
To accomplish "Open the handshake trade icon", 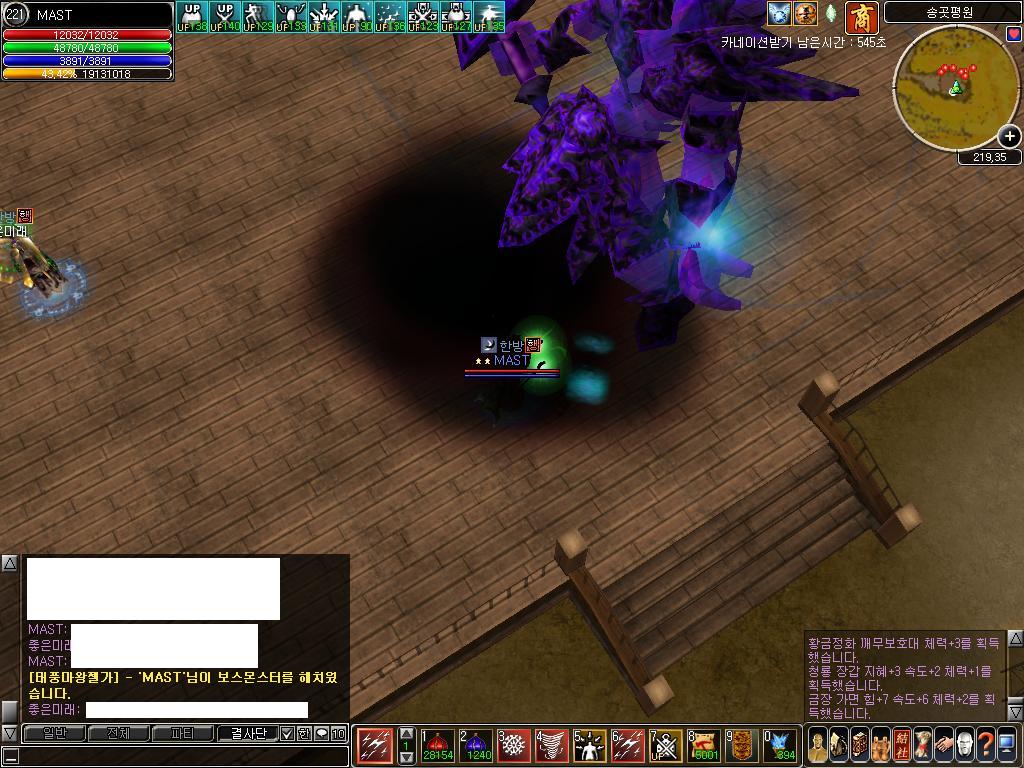I will (943, 745).
